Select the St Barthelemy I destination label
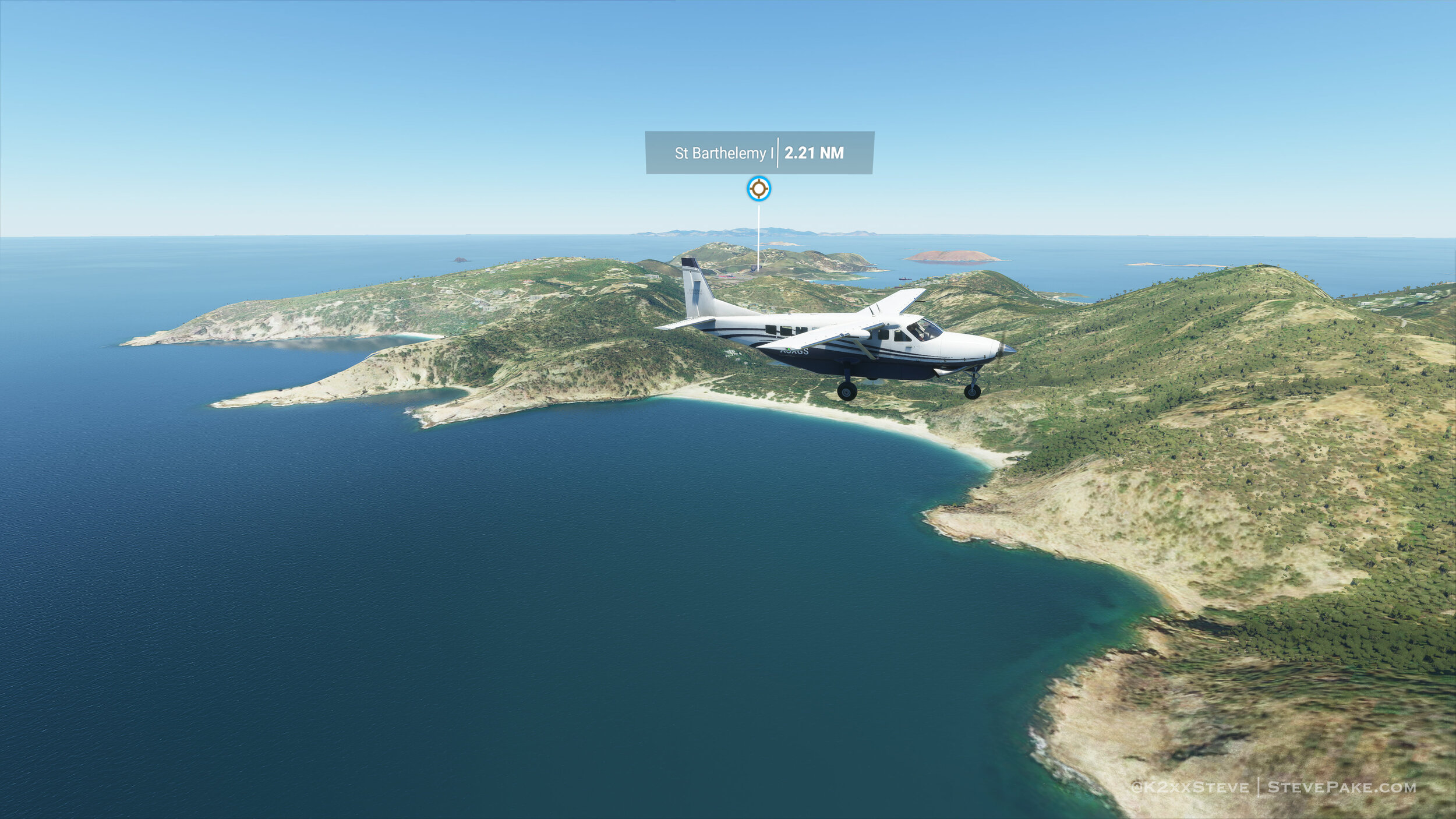Image resolution: width=1456 pixels, height=819 pixels. click(723, 153)
